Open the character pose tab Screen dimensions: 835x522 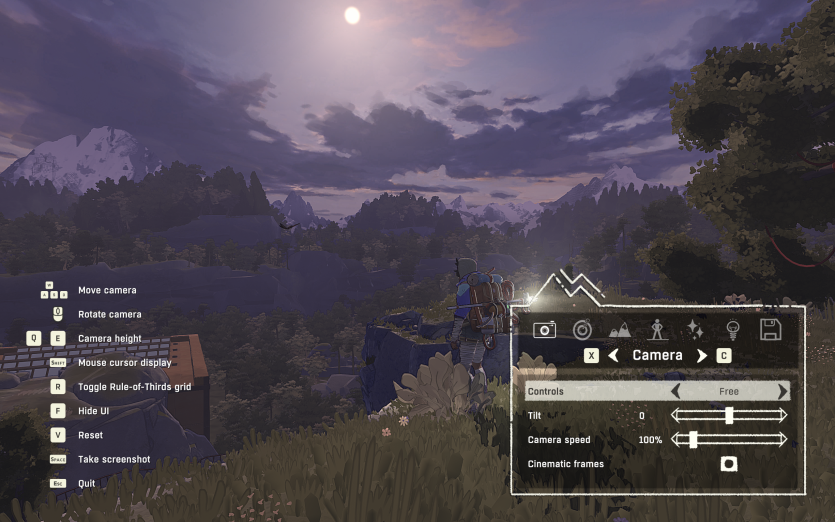pos(657,329)
